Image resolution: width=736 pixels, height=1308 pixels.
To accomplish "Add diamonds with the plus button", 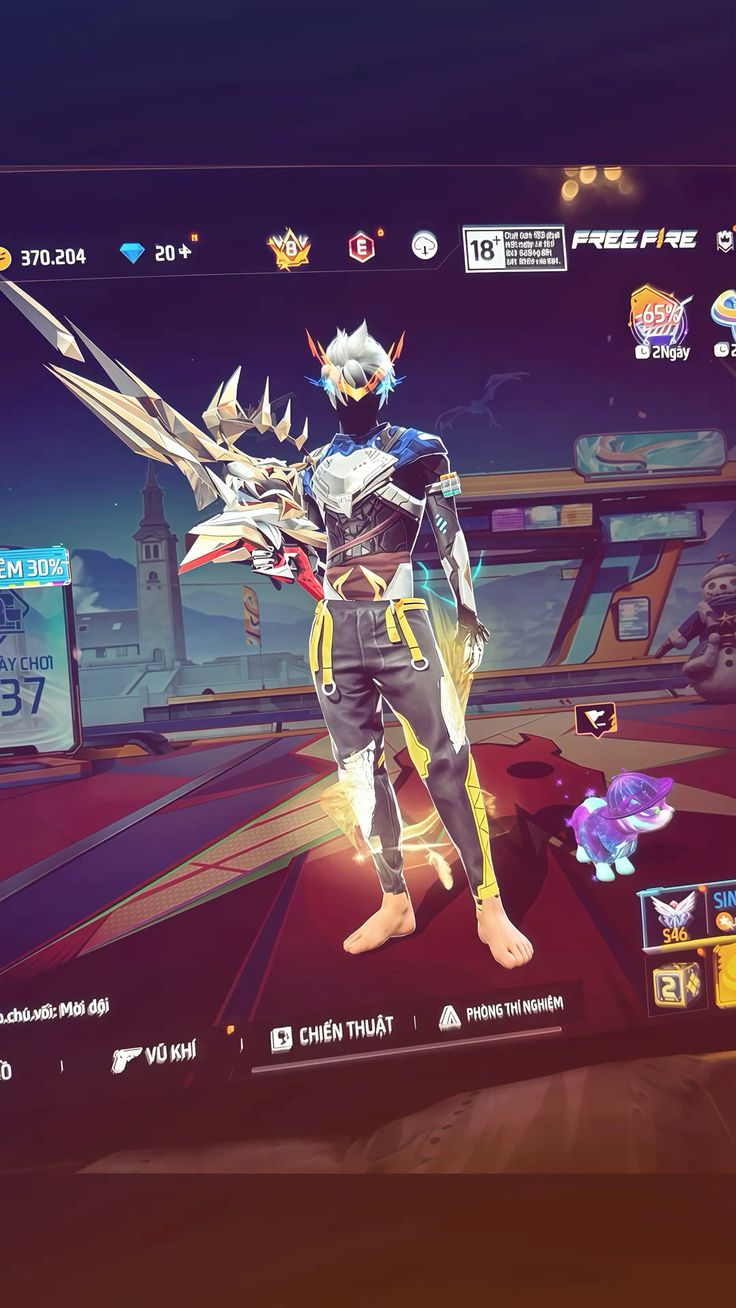I will (x=184, y=253).
